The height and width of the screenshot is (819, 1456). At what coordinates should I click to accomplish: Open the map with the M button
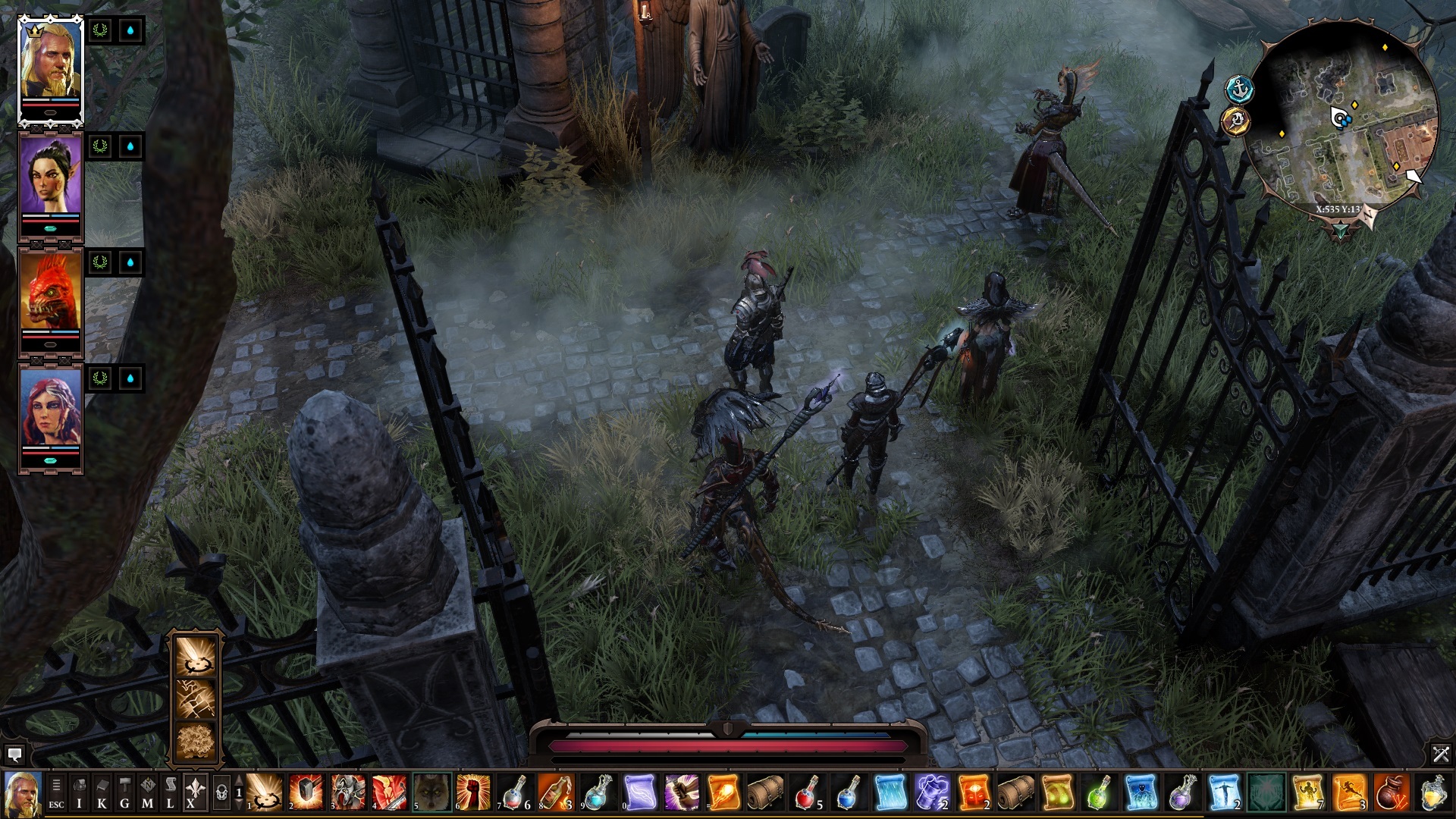(x=147, y=793)
